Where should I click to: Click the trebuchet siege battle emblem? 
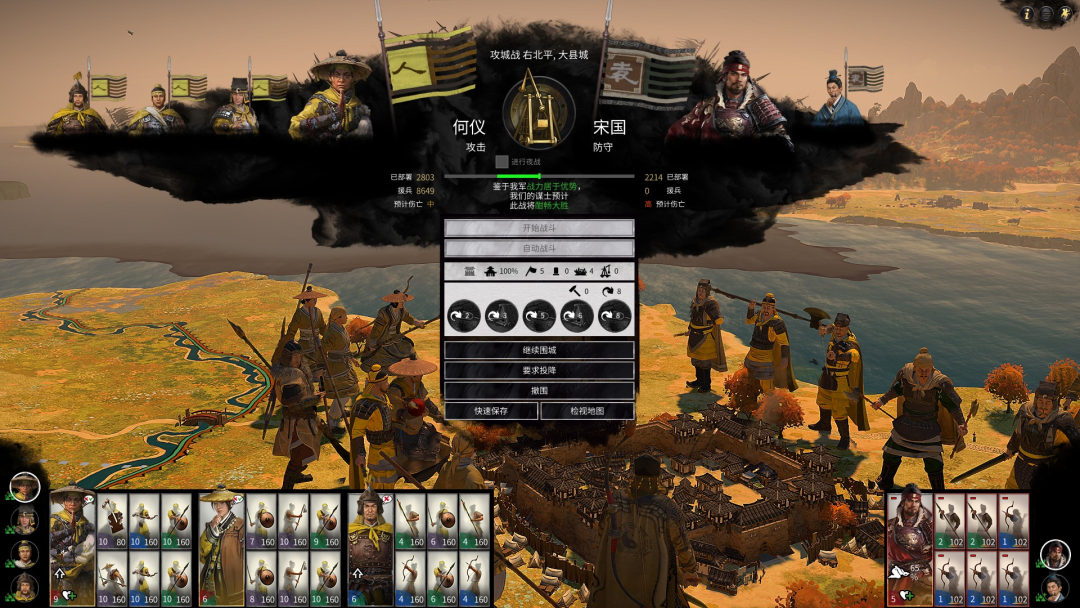[x=539, y=110]
